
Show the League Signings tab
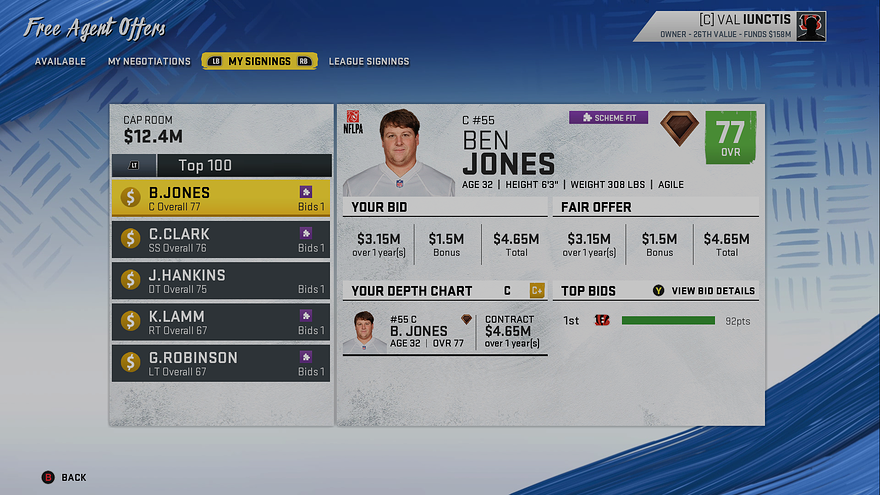coord(369,61)
